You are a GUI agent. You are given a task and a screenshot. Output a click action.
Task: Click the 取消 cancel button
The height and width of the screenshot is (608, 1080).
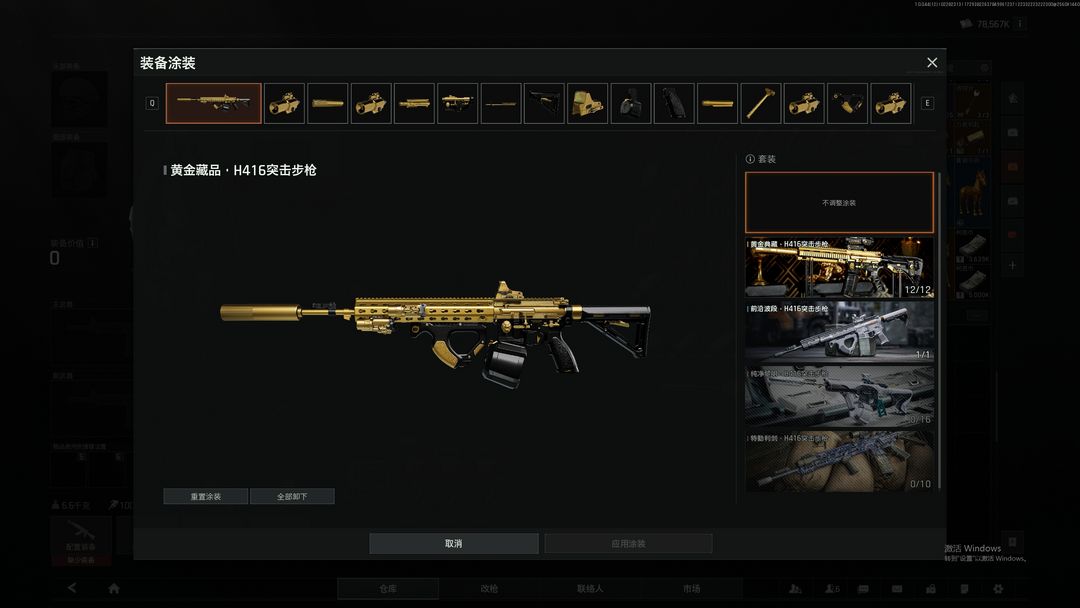click(454, 544)
